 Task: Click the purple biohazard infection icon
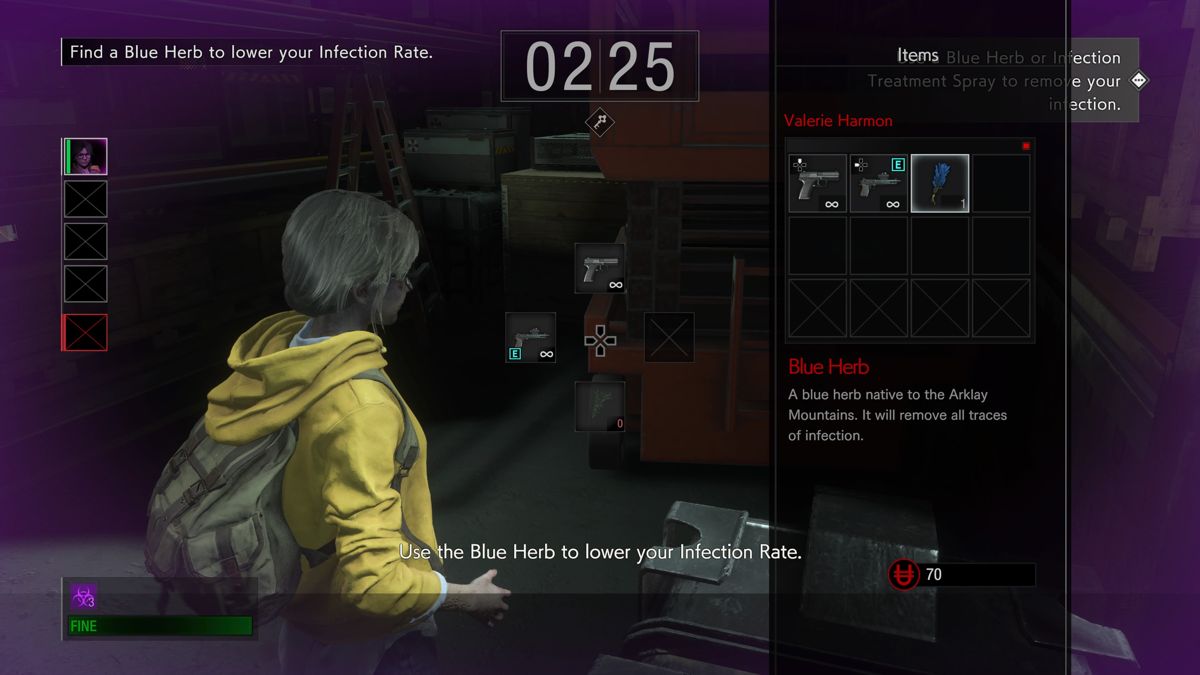[83, 597]
